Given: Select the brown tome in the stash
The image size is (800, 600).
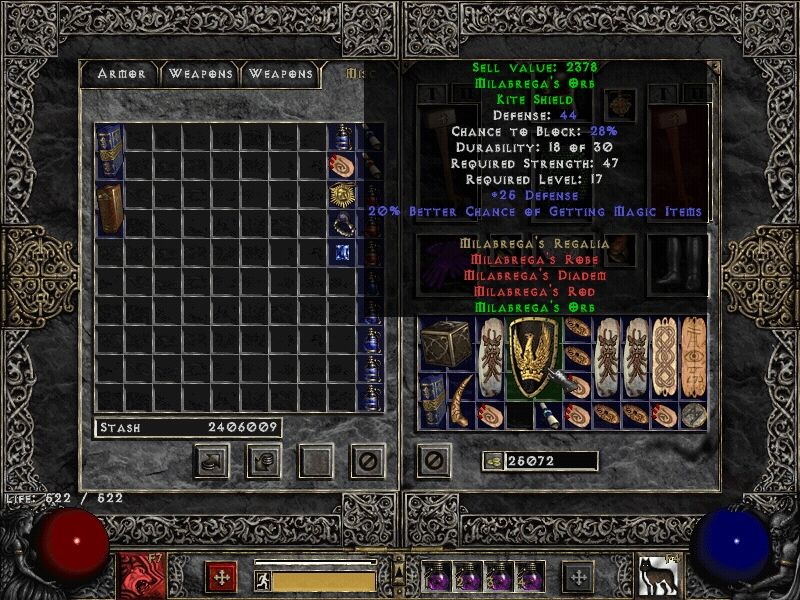Looking at the screenshot, I should [x=109, y=208].
